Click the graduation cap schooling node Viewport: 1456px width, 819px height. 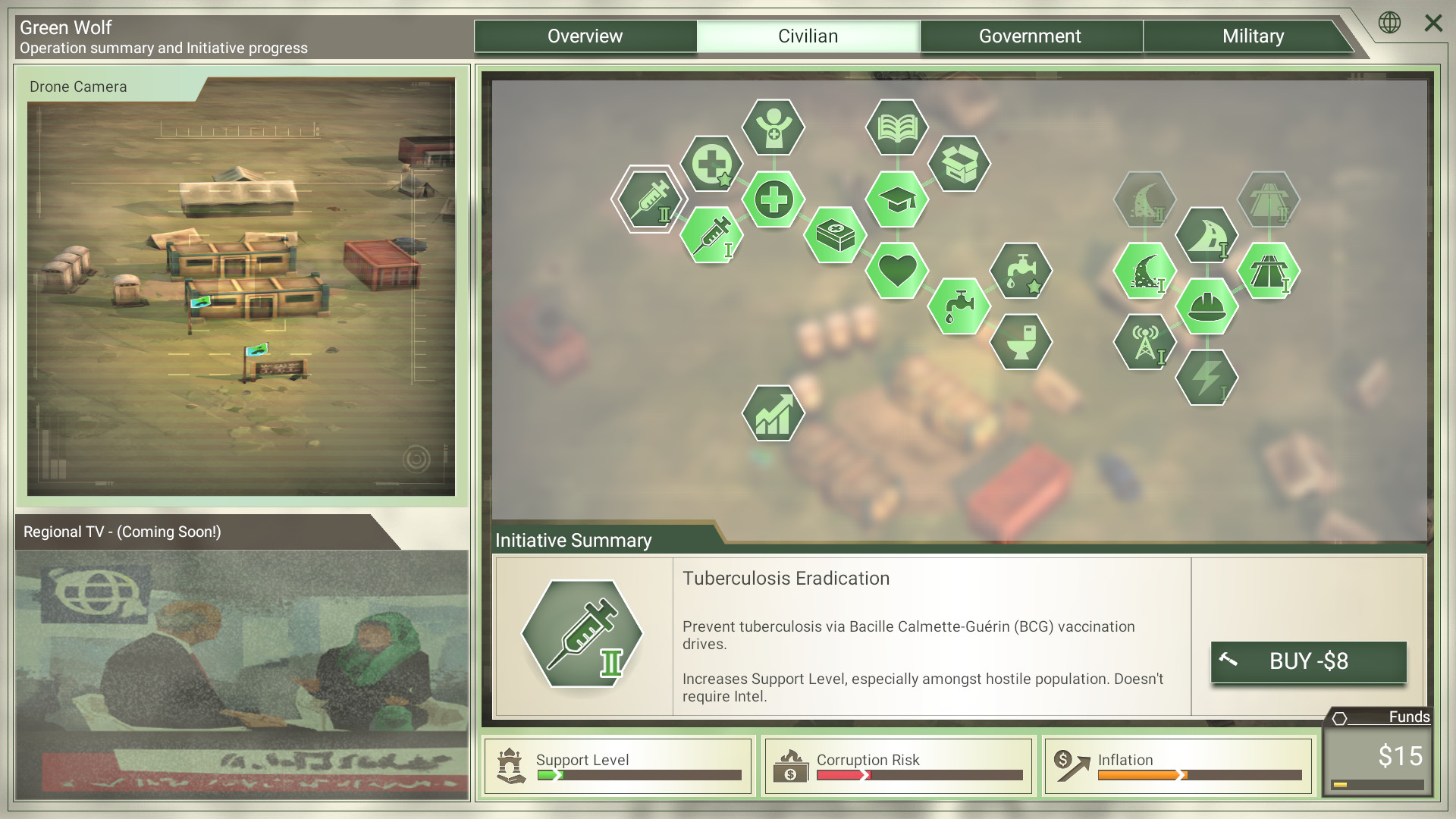coord(896,201)
